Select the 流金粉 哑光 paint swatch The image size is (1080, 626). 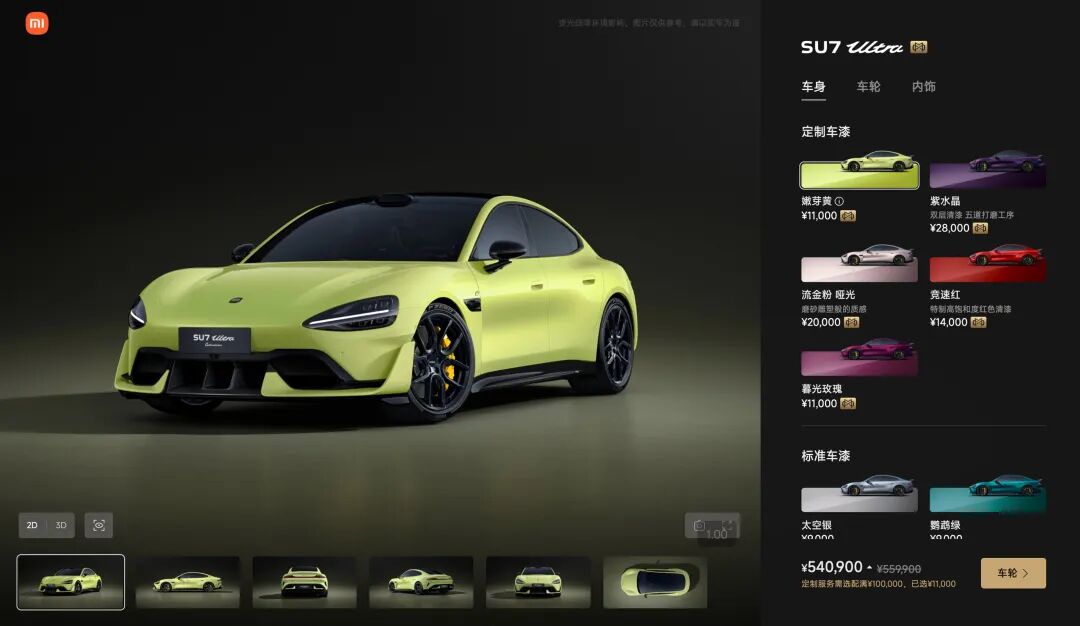coord(859,269)
